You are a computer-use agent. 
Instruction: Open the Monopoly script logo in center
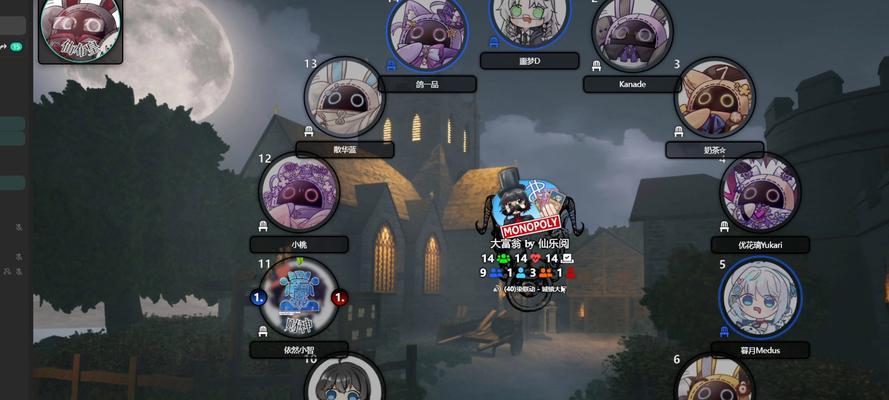529,207
